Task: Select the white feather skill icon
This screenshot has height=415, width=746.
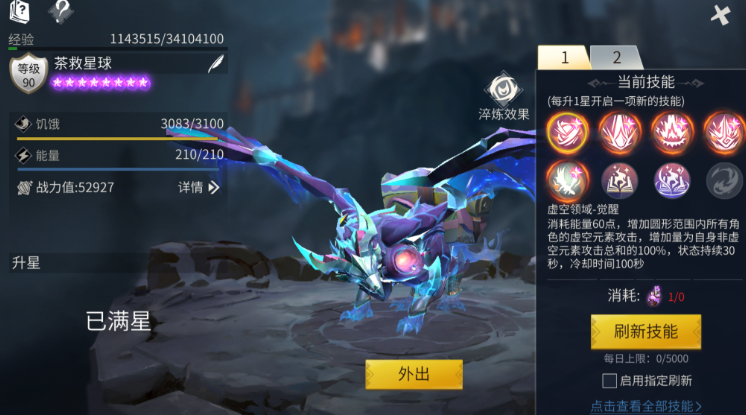Action: [567, 179]
